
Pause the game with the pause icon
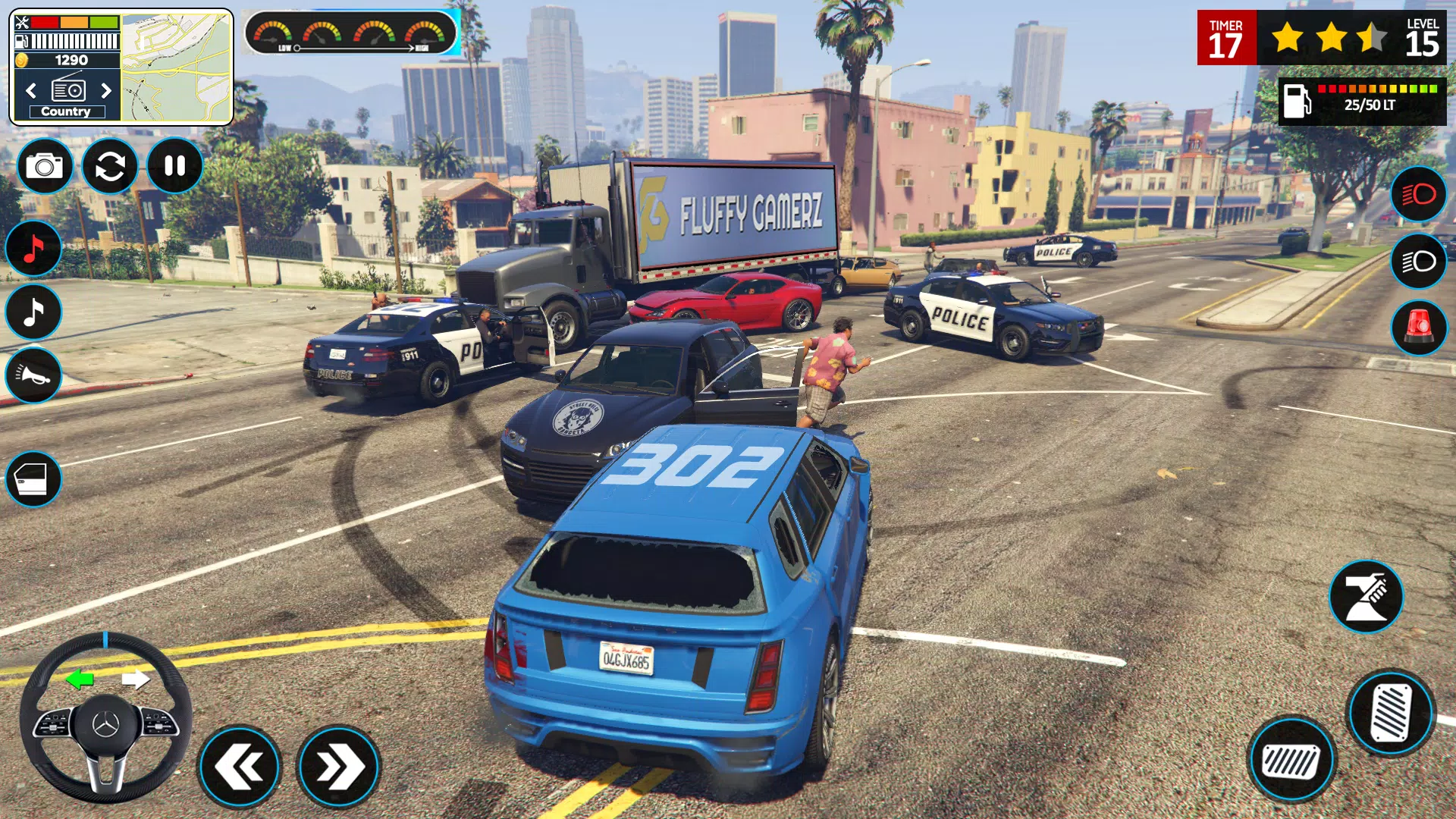point(175,165)
